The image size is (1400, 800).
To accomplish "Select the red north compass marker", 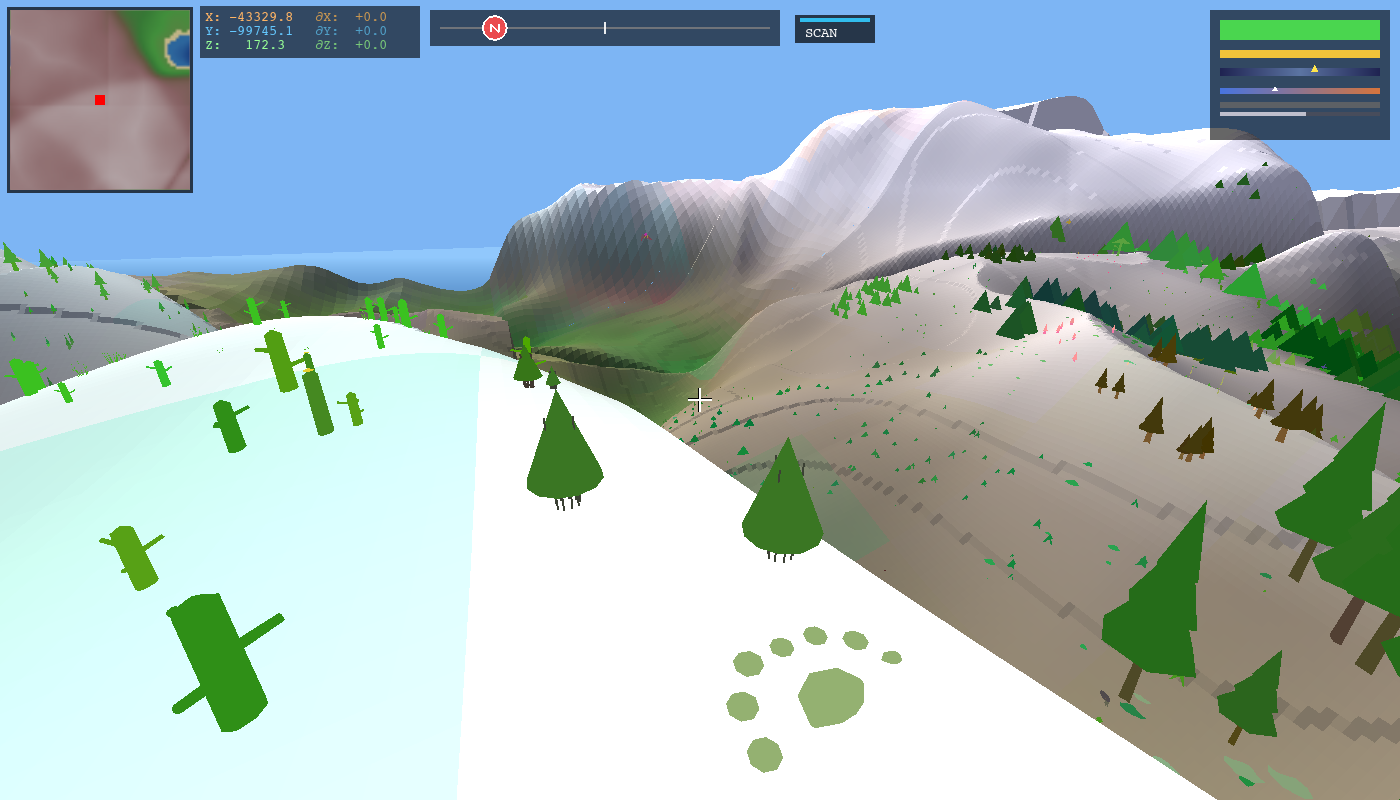I will pos(494,28).
